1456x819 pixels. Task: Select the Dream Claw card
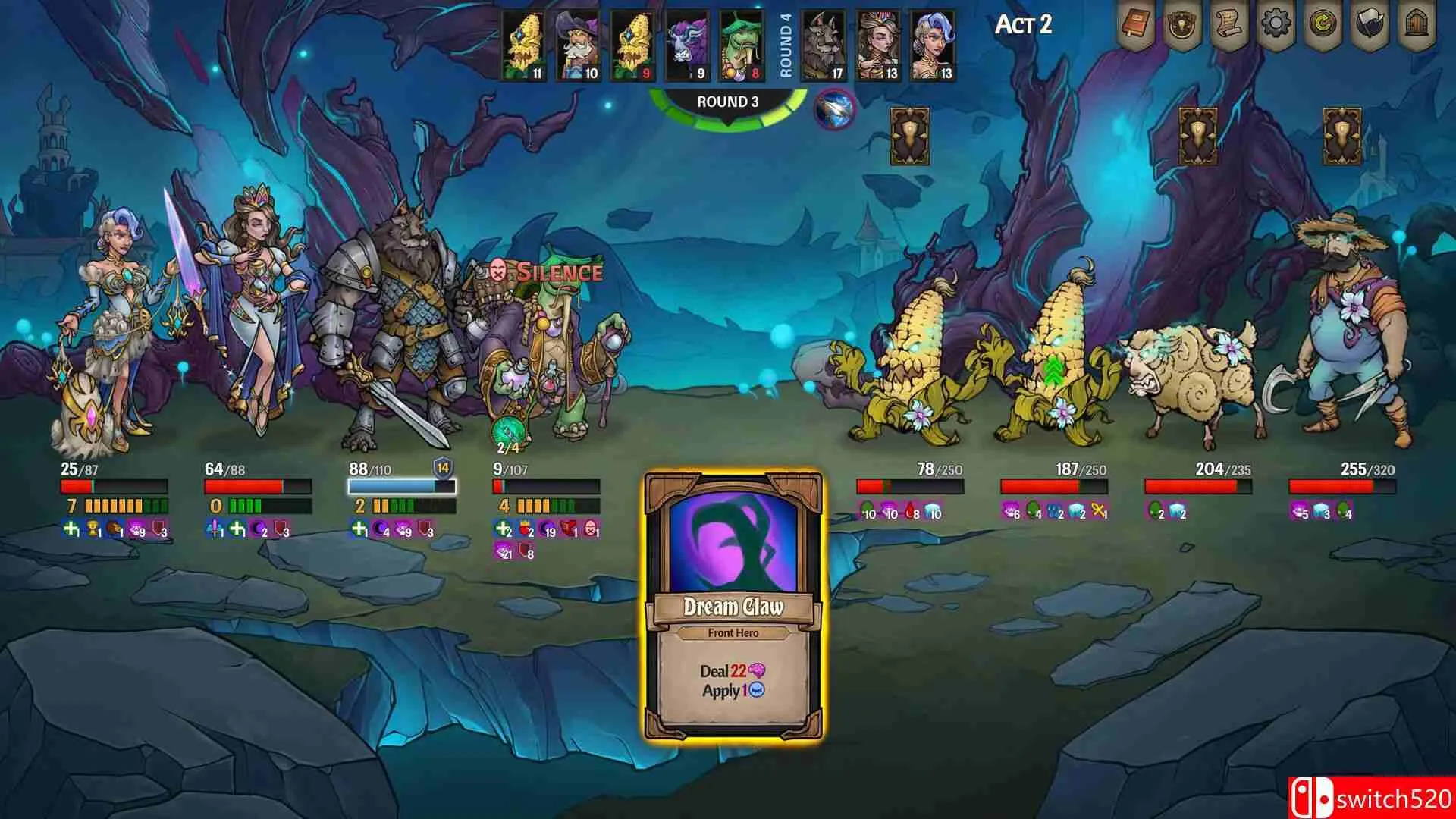tap(733, 607)
